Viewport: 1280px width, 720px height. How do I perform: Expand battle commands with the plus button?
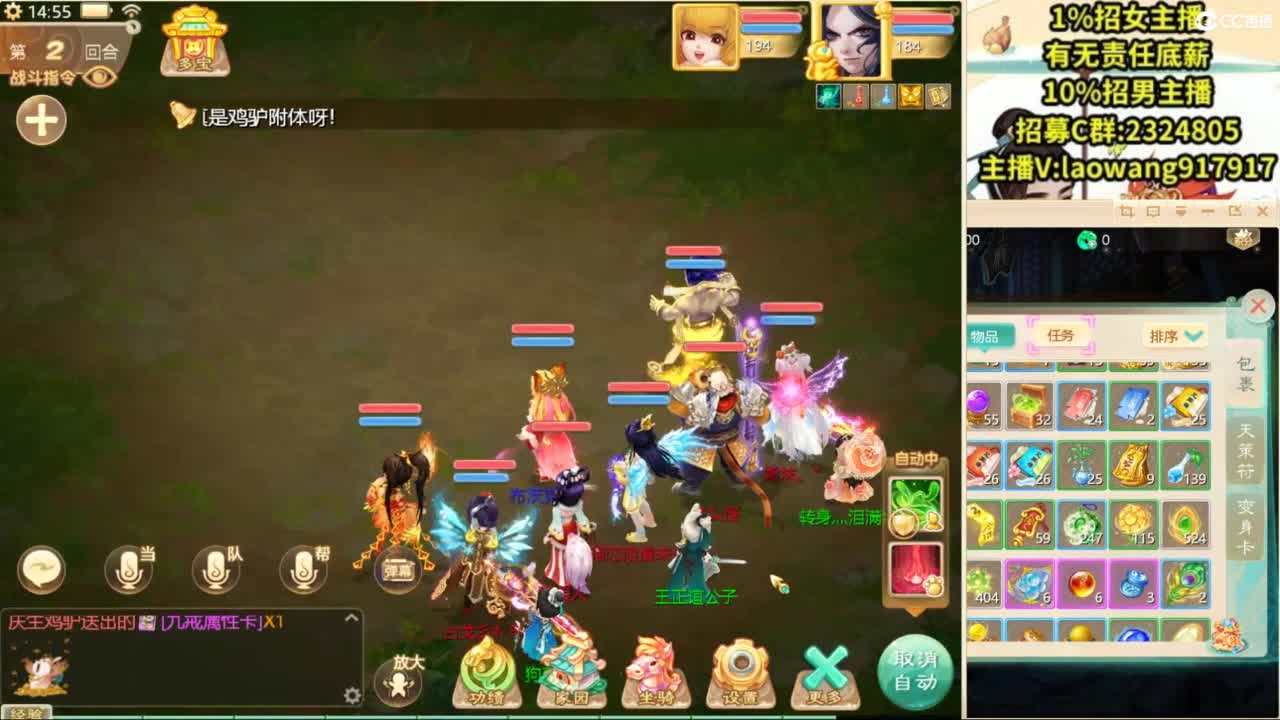40,121
